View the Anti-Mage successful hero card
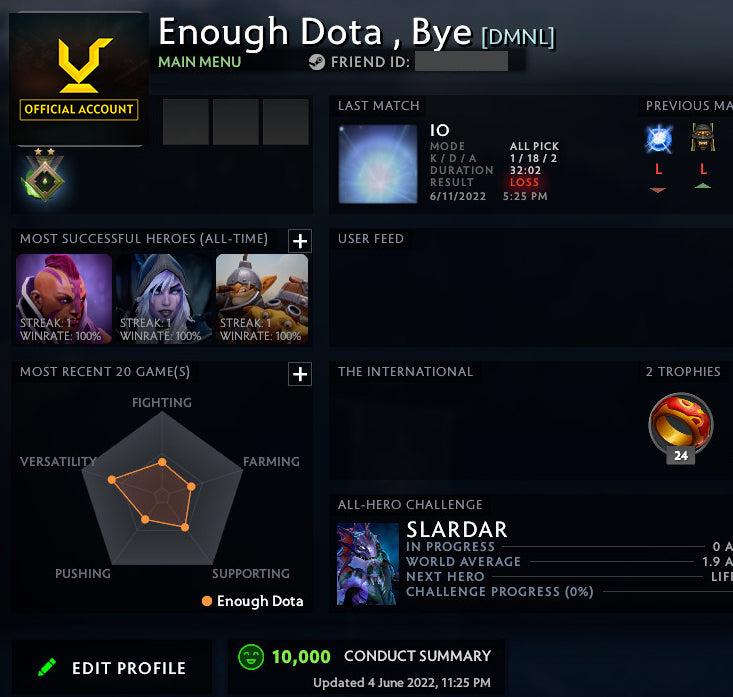Viewport: 733px width, 697px height. [x=64, y=299]
